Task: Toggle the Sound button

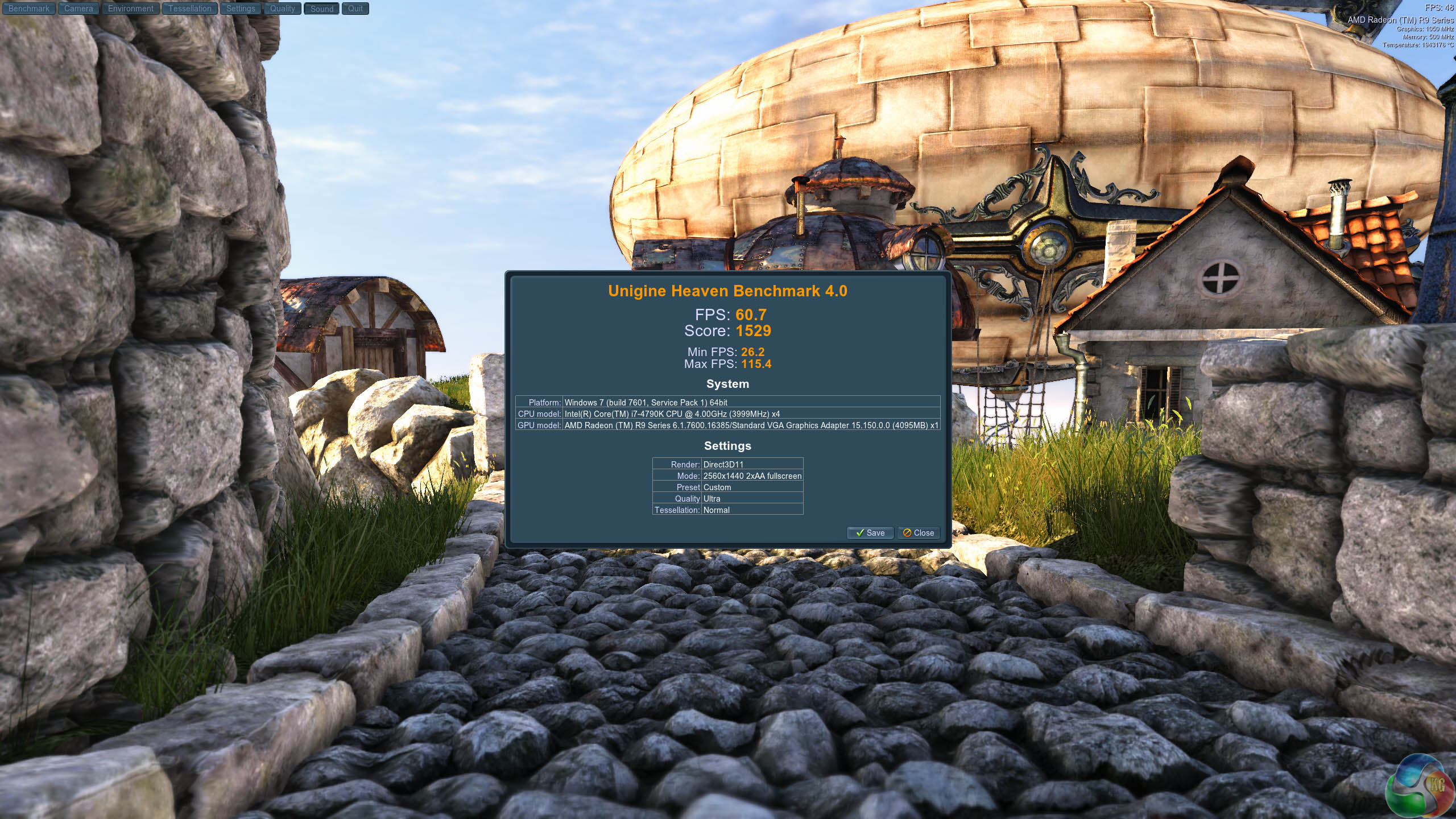Action: click(321, 9)
